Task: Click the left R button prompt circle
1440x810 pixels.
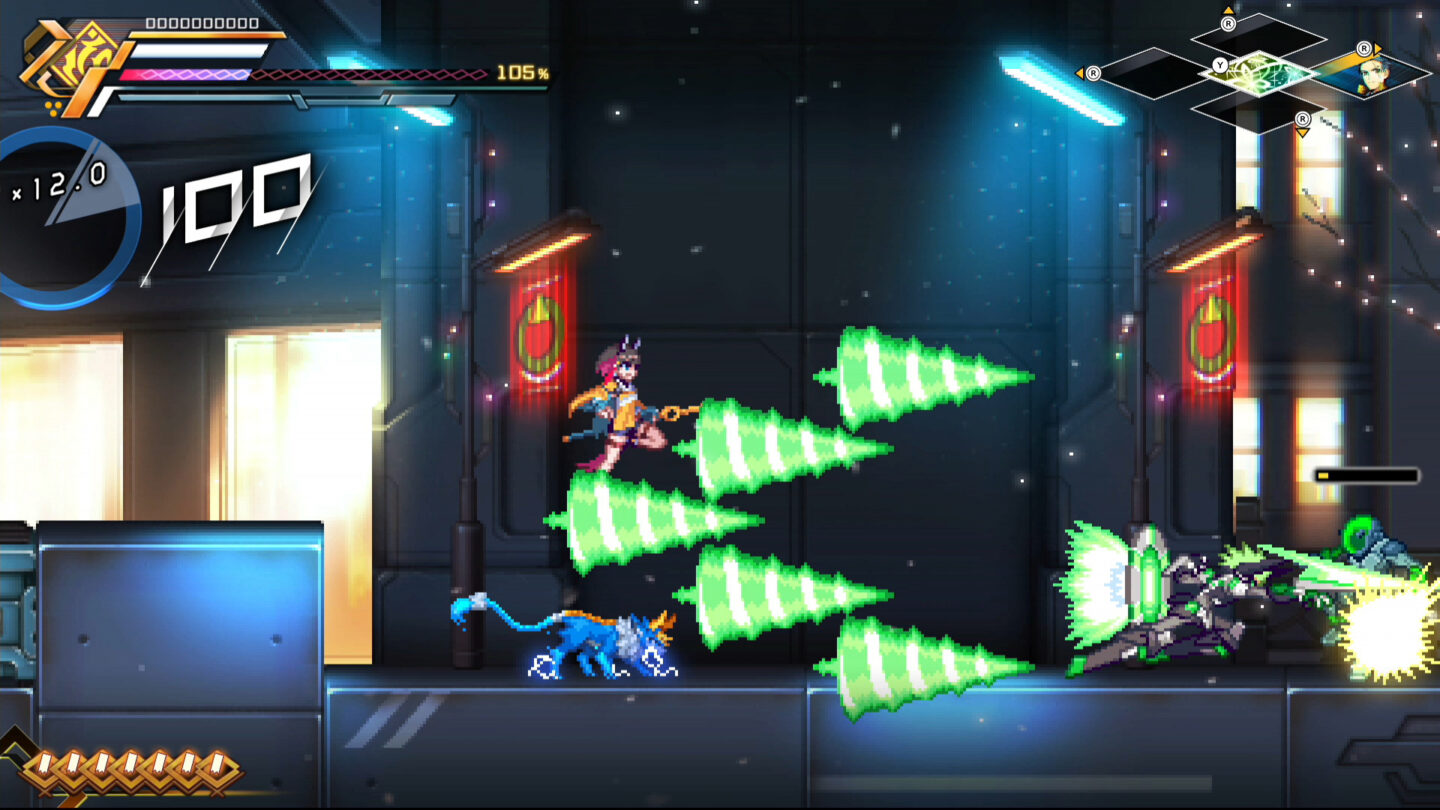Action: pyautogui.click(x=1094, y=74)
